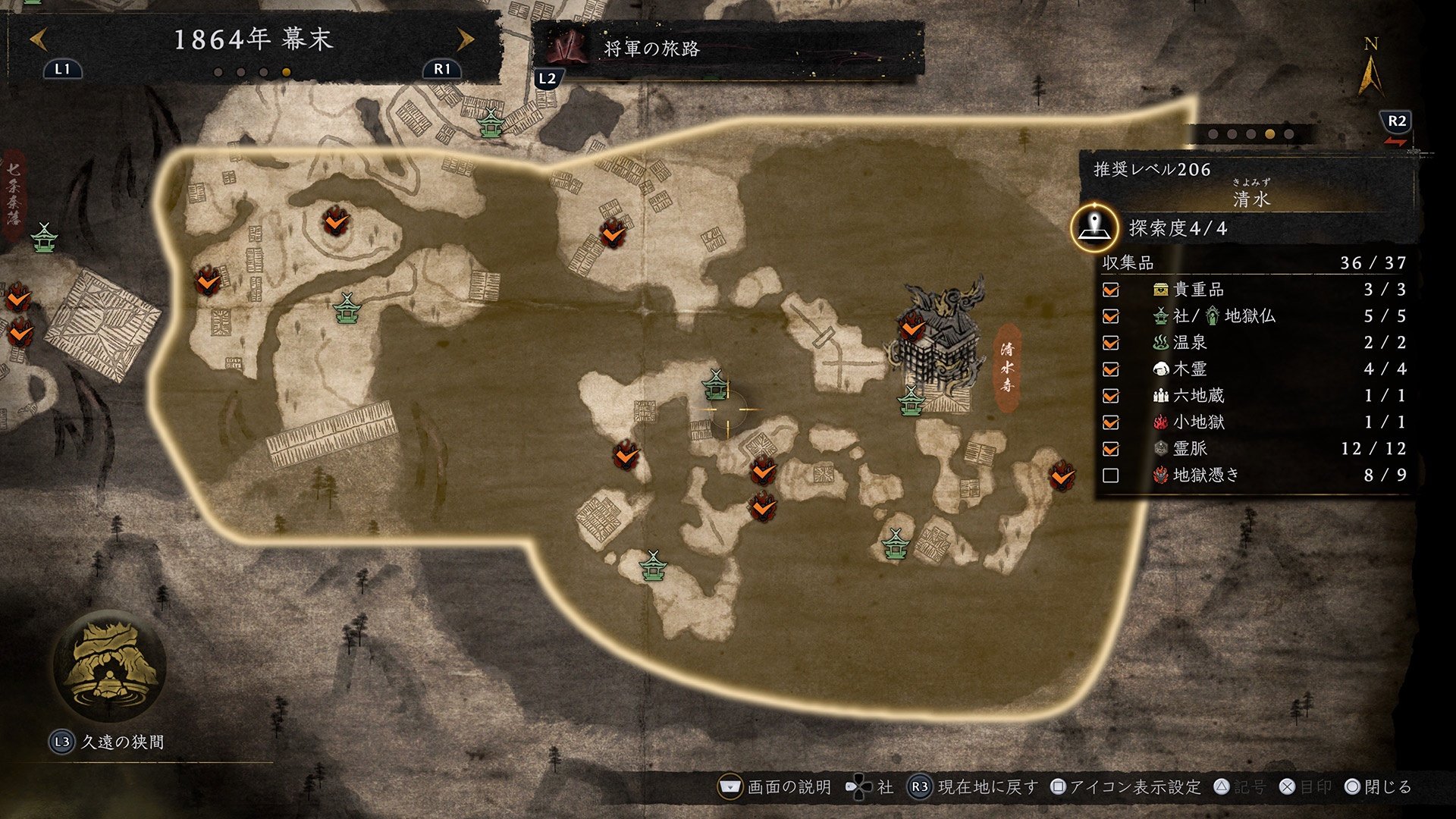The width and height of the screenshot is (1456, 819).
Task: Go to the previous era with left arrow
Action: click(x=39, y=39)
